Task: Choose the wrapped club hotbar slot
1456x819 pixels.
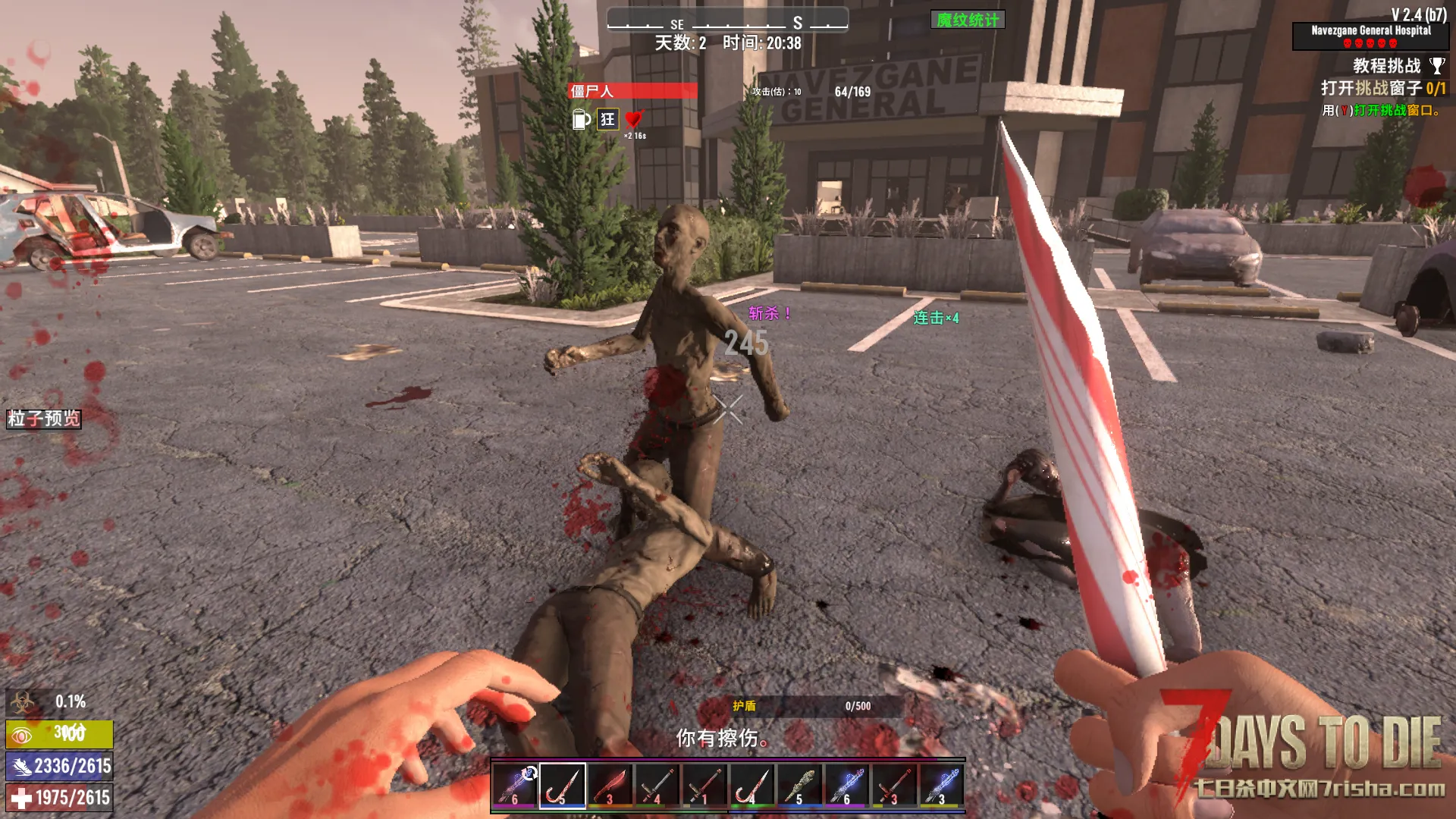Action: [799, 786]
